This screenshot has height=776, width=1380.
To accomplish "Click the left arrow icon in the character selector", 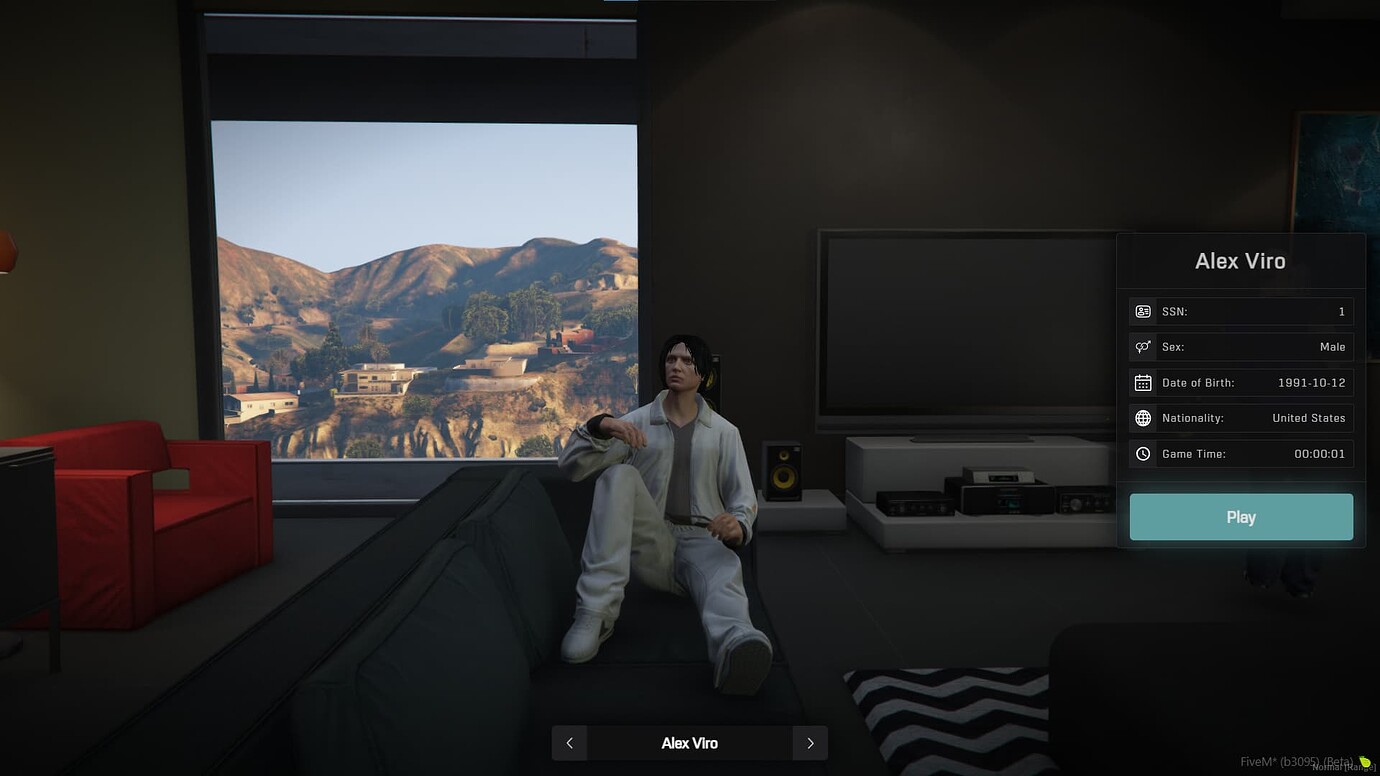I will pyautogui.click(x=569, y=743).
